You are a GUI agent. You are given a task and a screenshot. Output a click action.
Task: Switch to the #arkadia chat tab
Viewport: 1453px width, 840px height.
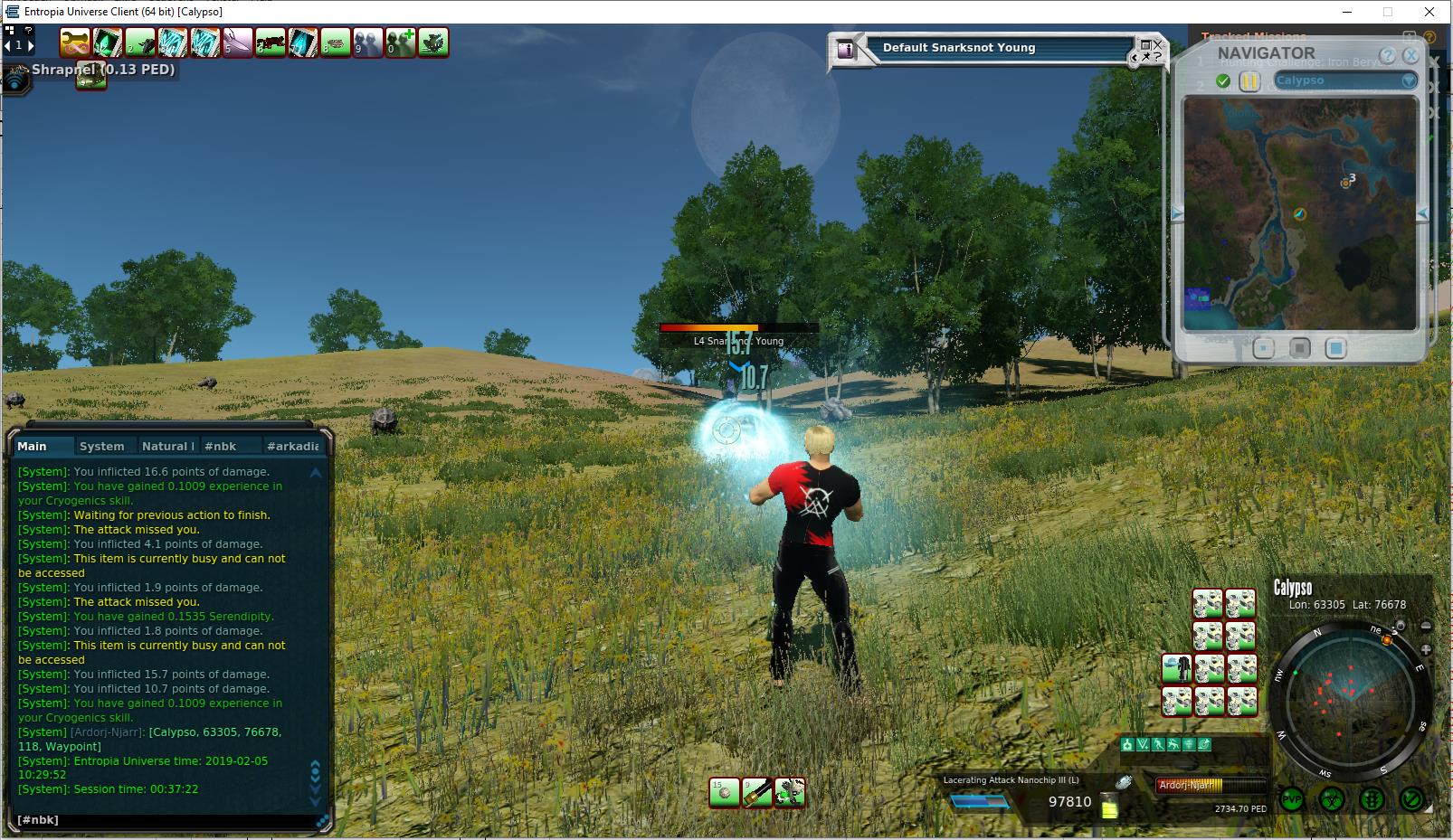[291, 446]
